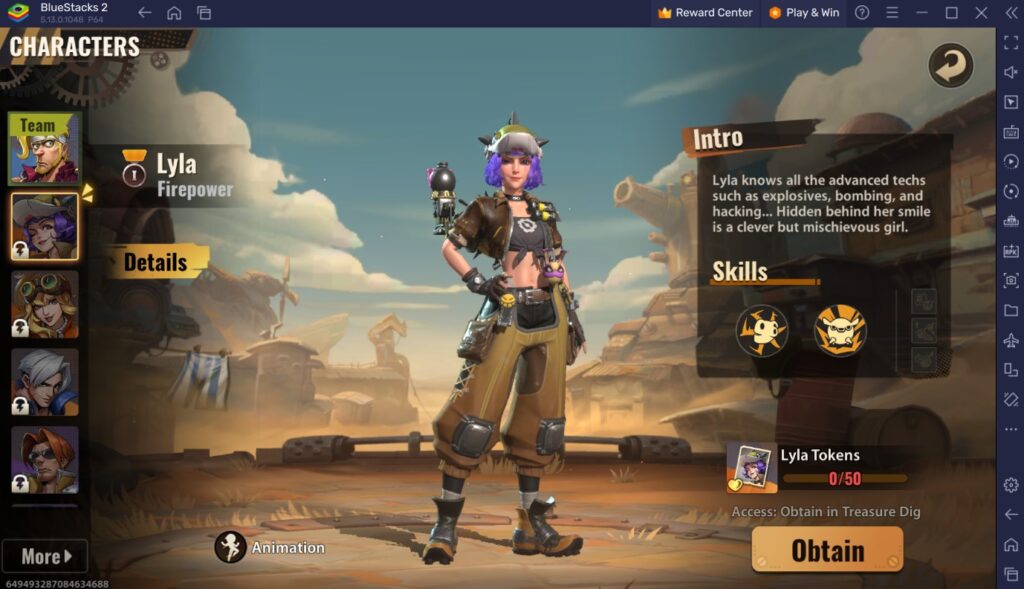This screenshot has height=589, width=1024.
Task: Open BlueStacks settings gear
Action: pyautogui.click(x=1011, y=485)
